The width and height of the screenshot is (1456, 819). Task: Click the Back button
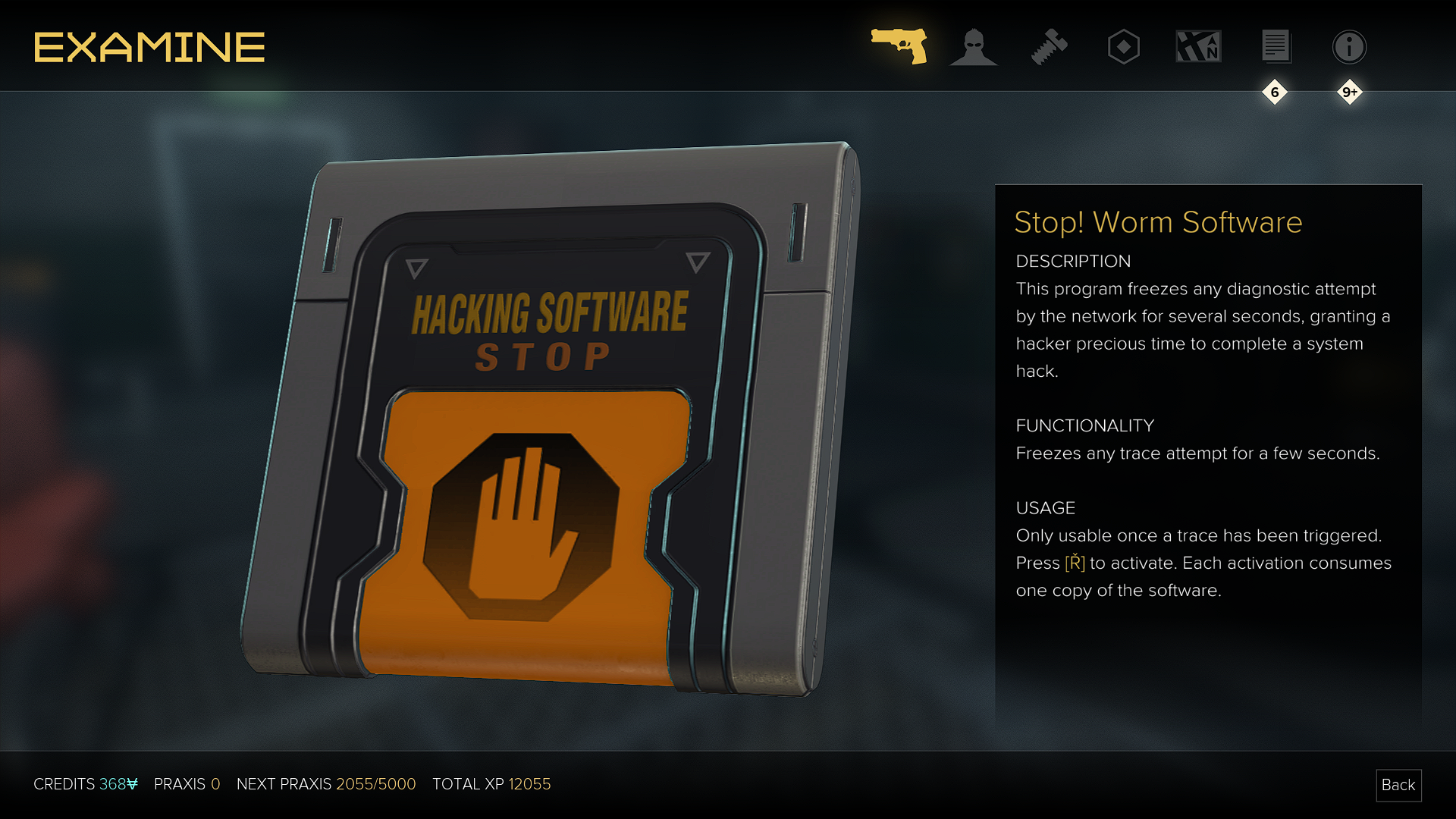1398,785
